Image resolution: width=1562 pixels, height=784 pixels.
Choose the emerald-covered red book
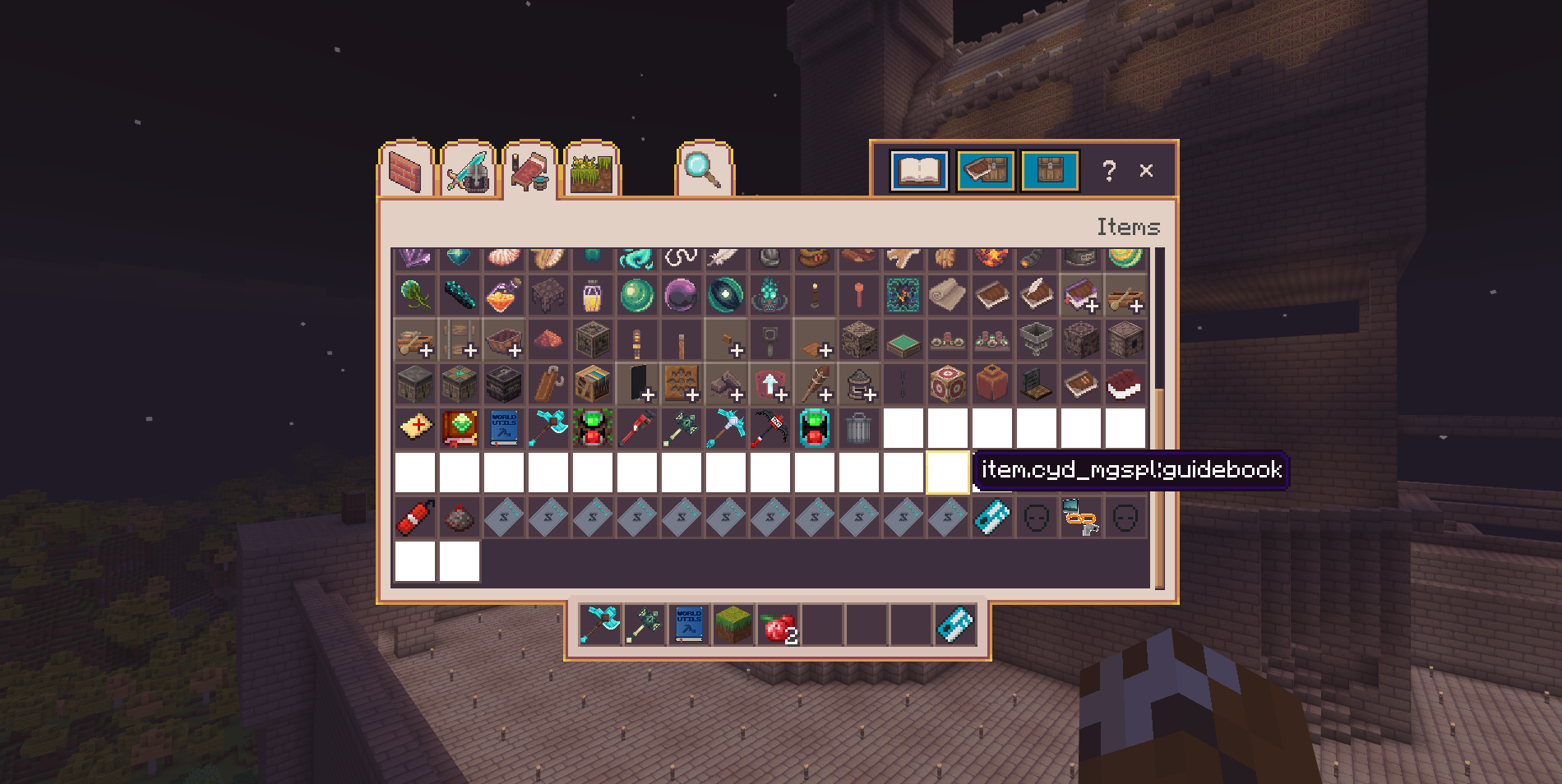pos(460,428)
